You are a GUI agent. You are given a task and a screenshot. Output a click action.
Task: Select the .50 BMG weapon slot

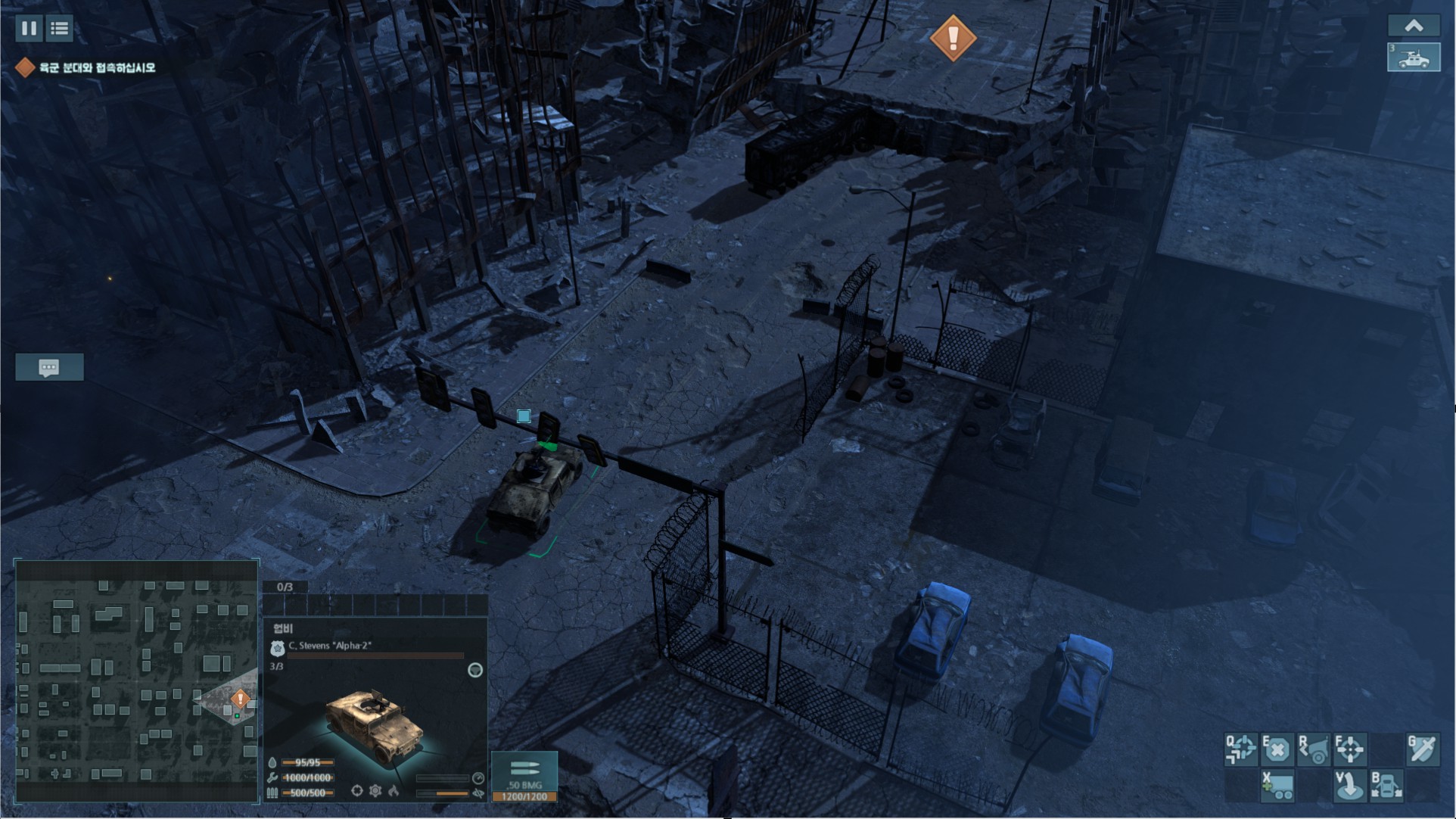tap(524, 776)
